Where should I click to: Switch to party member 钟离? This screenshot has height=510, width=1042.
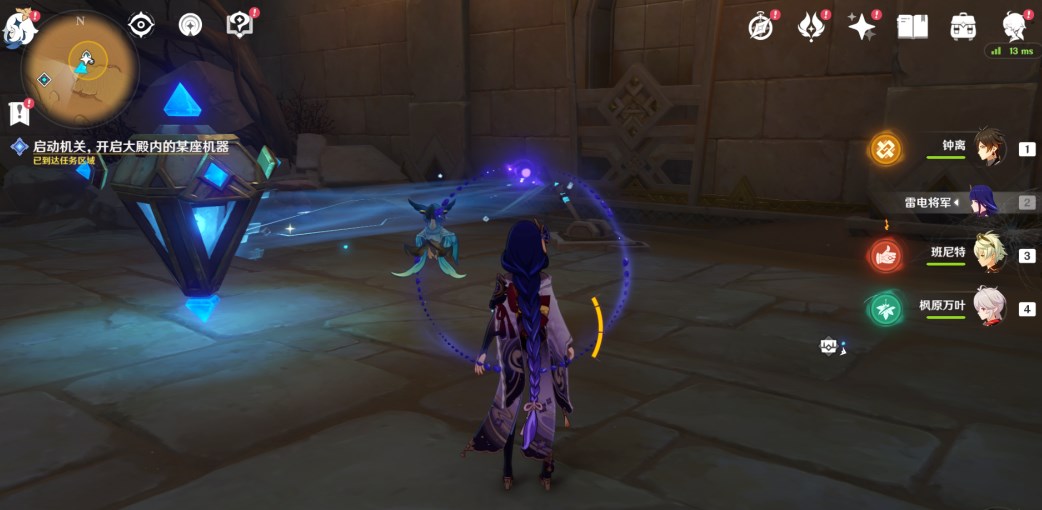pos(988,149)
